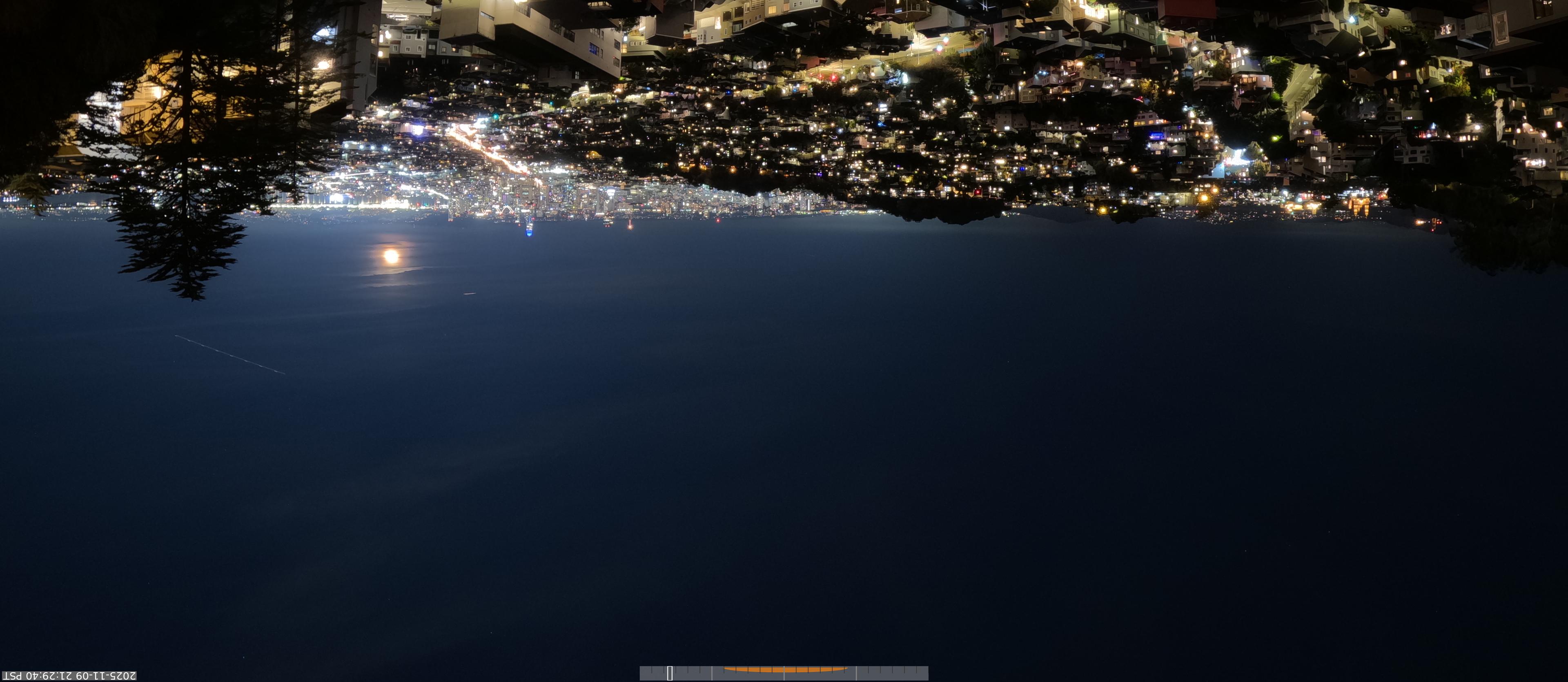Image resolution: width=1568 pixels, height=682 pixels.
Task: Jump to the orange daylight span on the timeline
Action: (x=784, y=670)
